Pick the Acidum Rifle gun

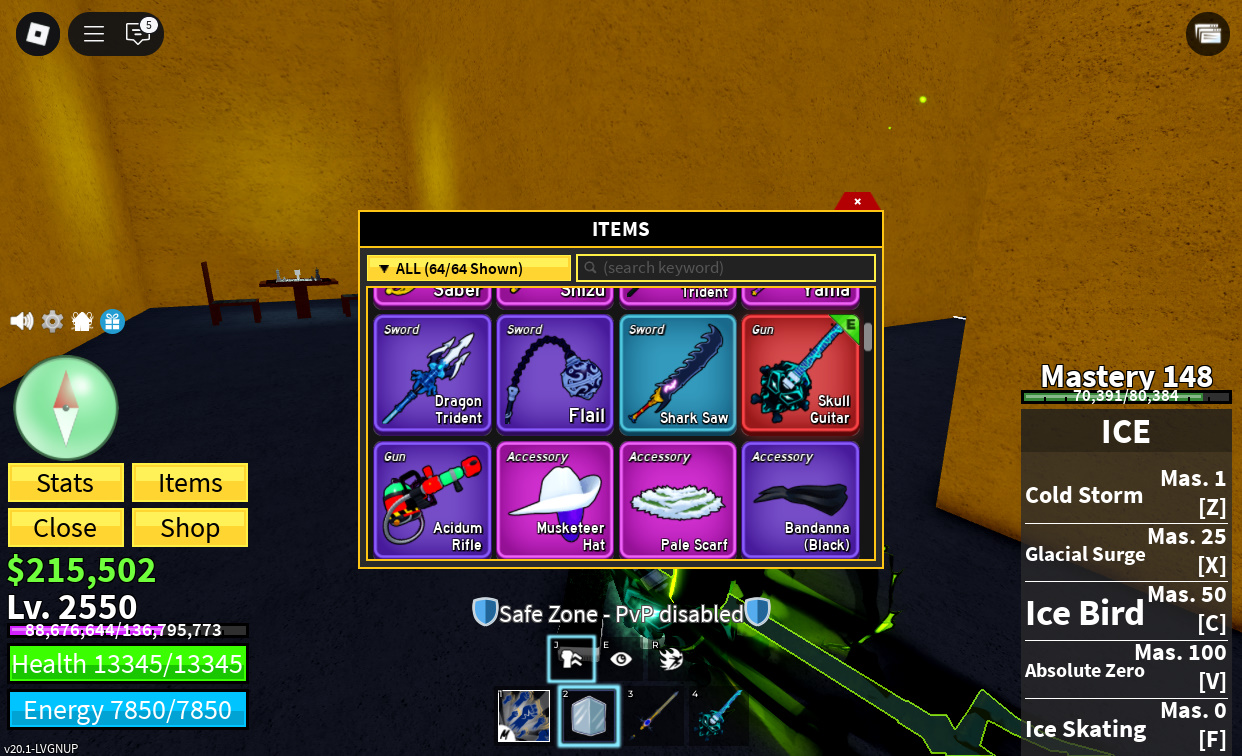click(x=432, y=500)
